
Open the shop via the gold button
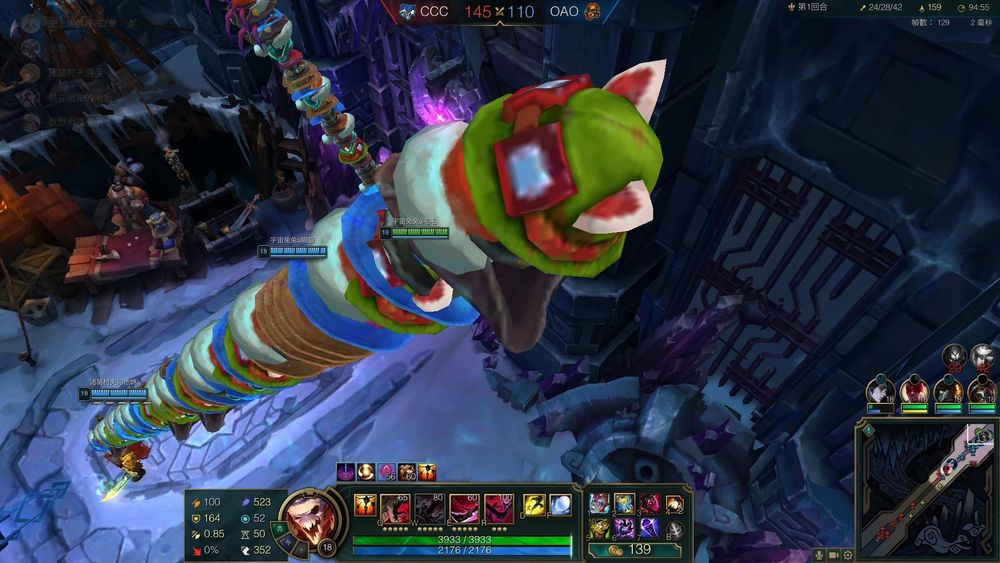(633, 549)
